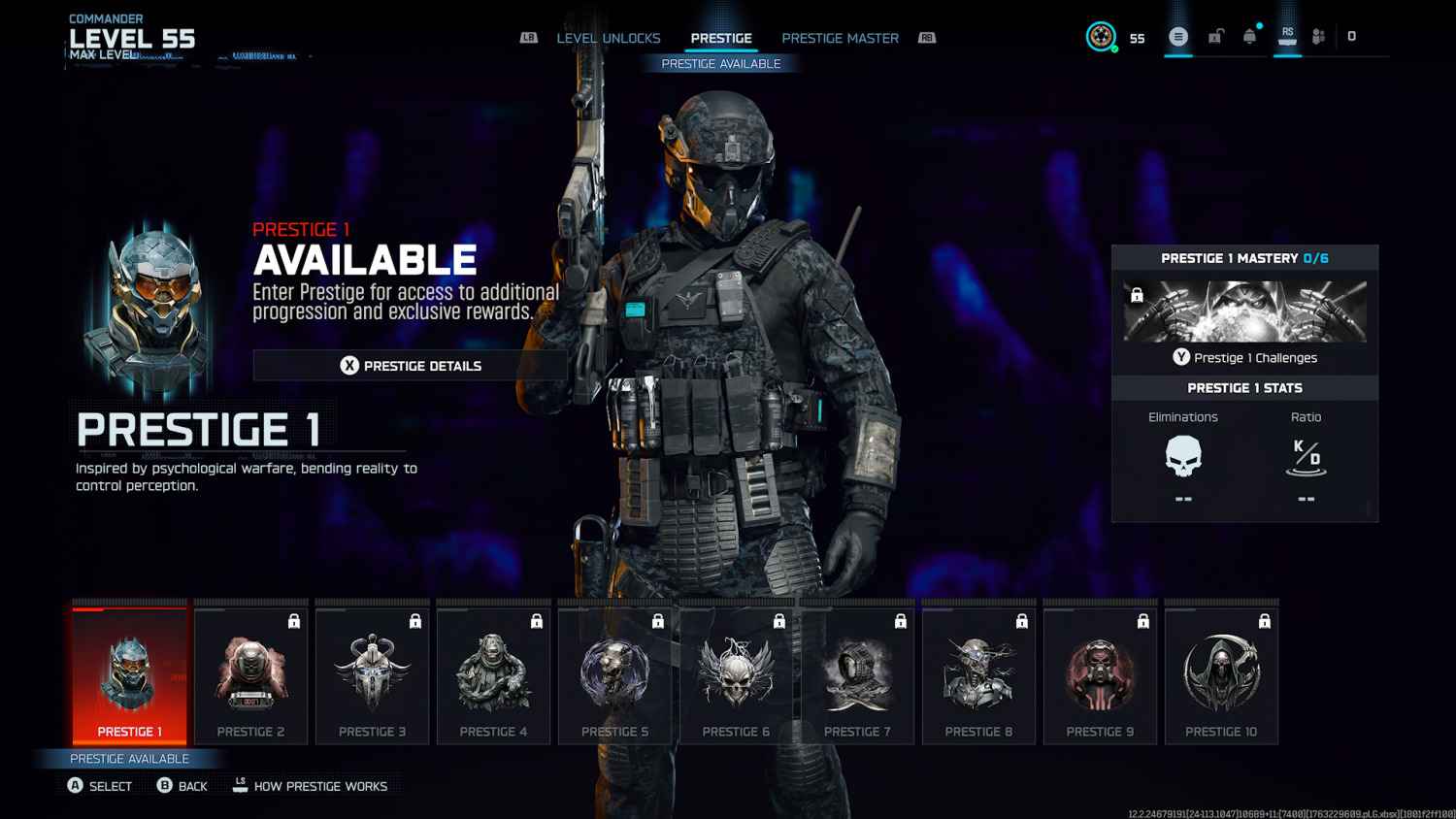Select the Prestige 1 tile
The image size is (1456, 819).
129,676
